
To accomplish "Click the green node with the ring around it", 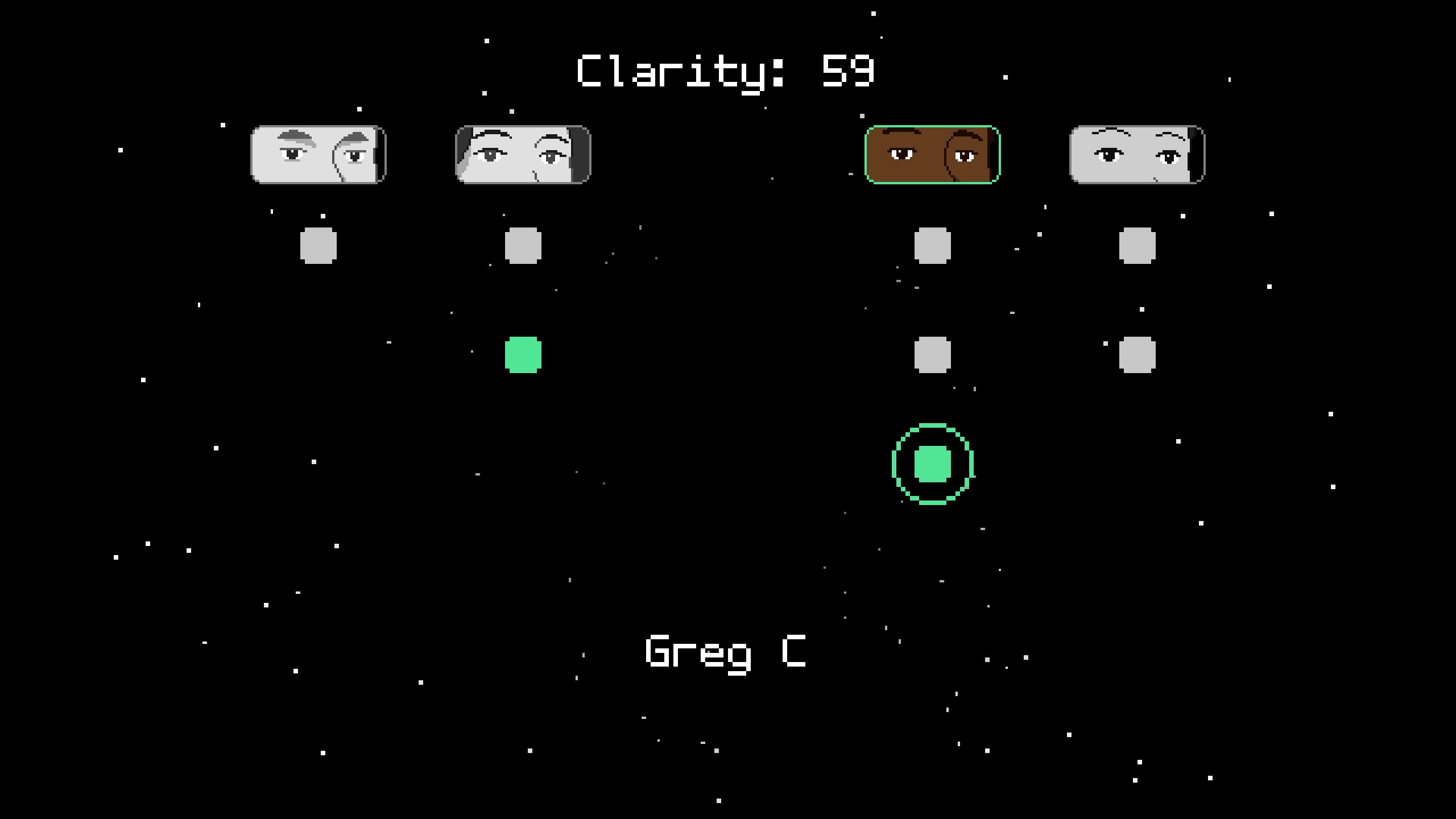I will (932, 464).
